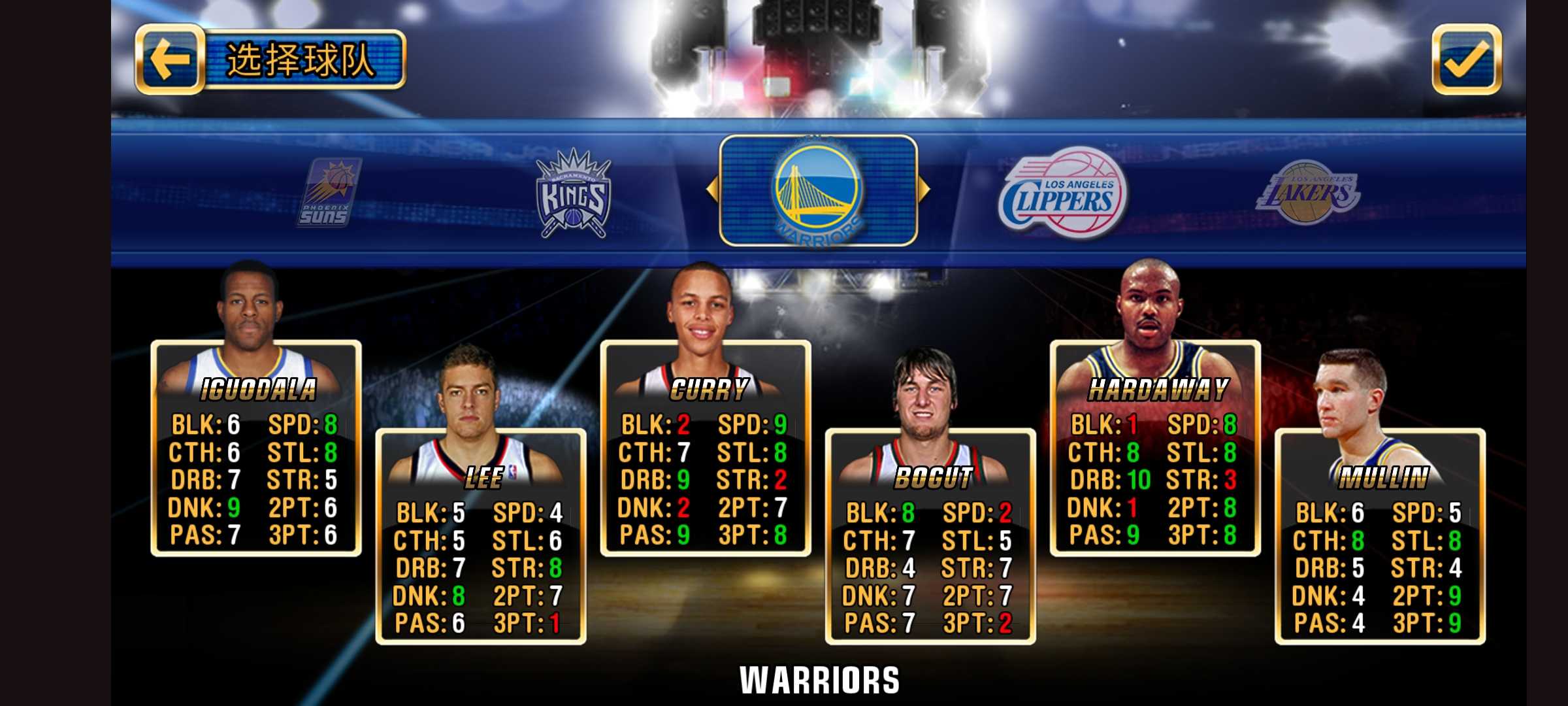Click the right arrow beside Warriors logo
This screenshot has width=1568, height=706.
(x=924, y=190)
